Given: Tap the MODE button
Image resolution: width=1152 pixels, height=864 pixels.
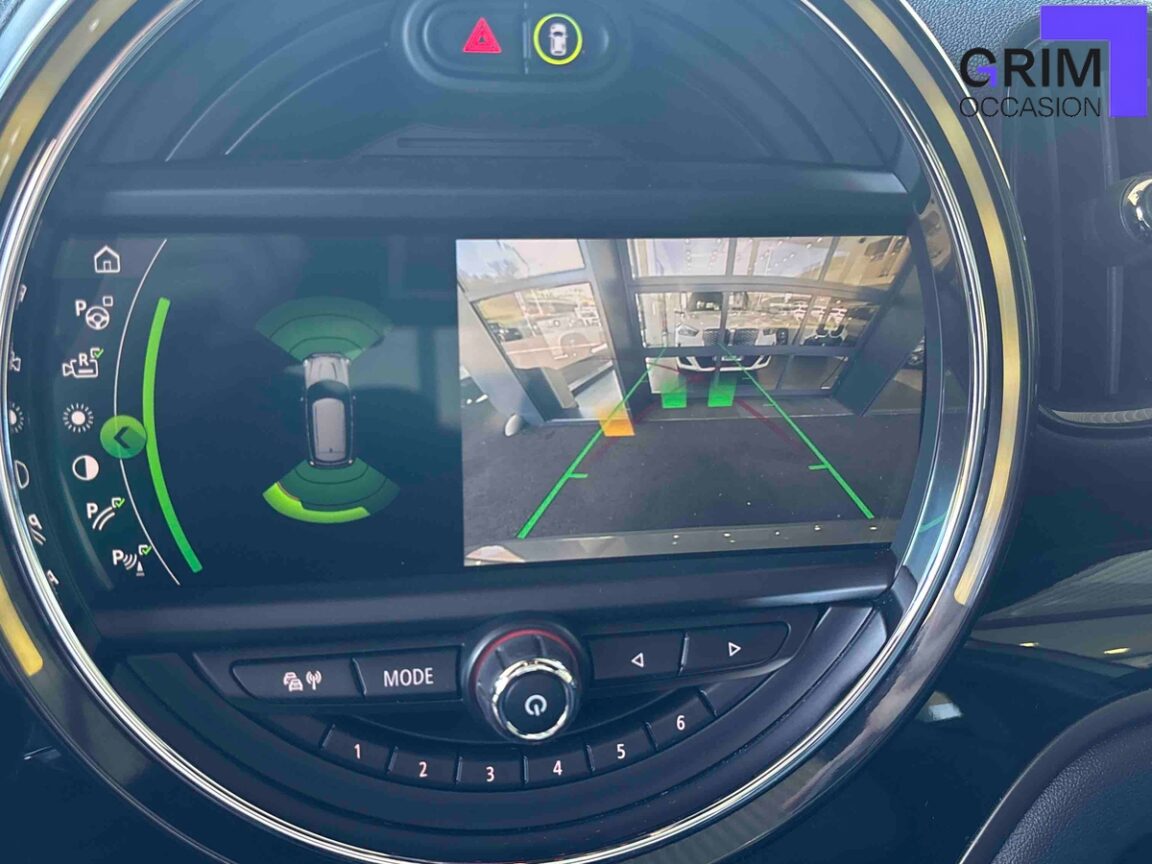Looking at the screenshot, I should [407, 679].
